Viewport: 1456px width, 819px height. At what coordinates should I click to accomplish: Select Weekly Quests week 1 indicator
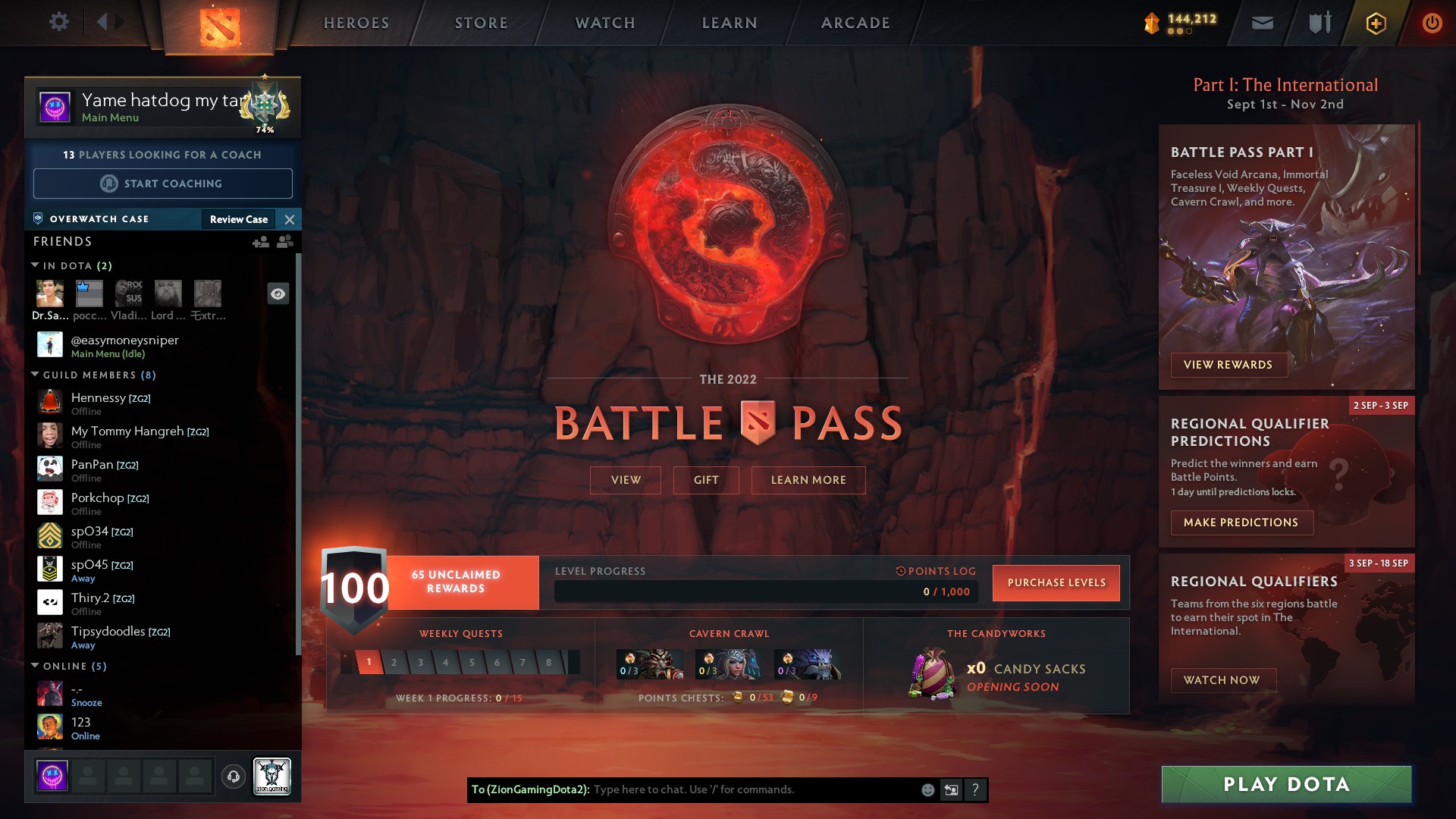click(369, 661)
